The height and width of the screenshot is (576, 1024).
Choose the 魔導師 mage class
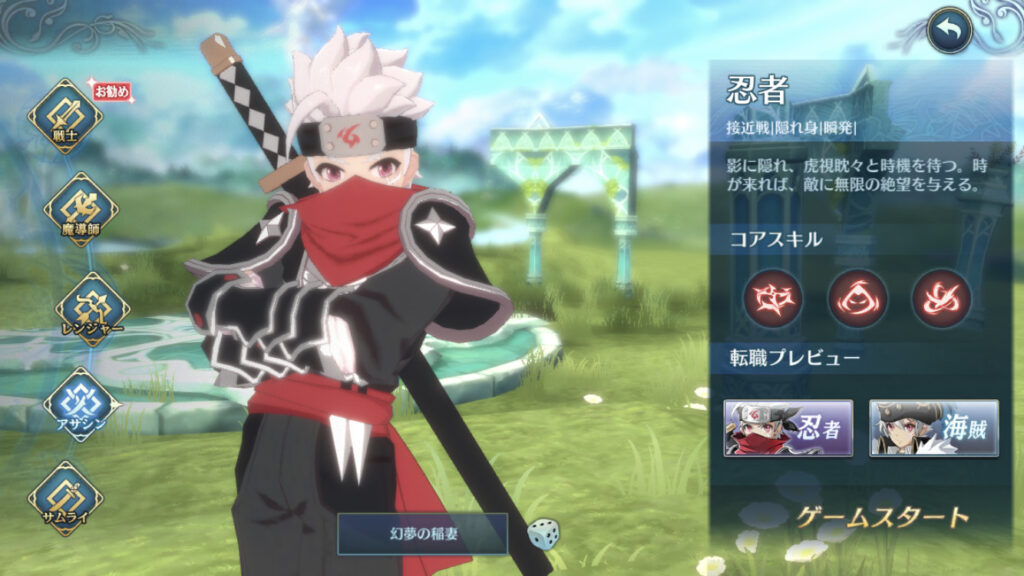(80, 210)
